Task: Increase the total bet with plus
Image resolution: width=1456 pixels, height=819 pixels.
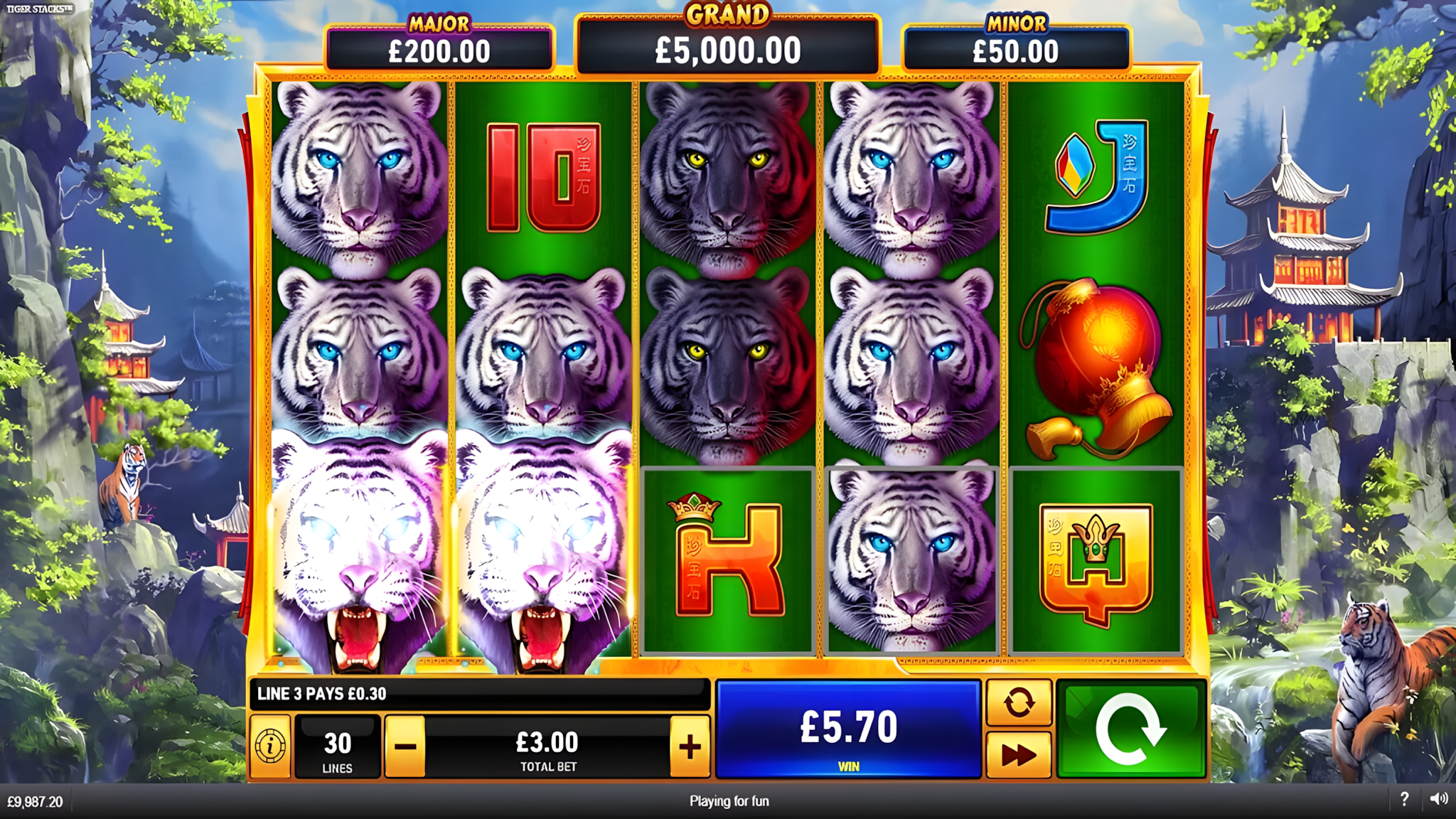Action: pyautogui.click(x=690, y=746)
